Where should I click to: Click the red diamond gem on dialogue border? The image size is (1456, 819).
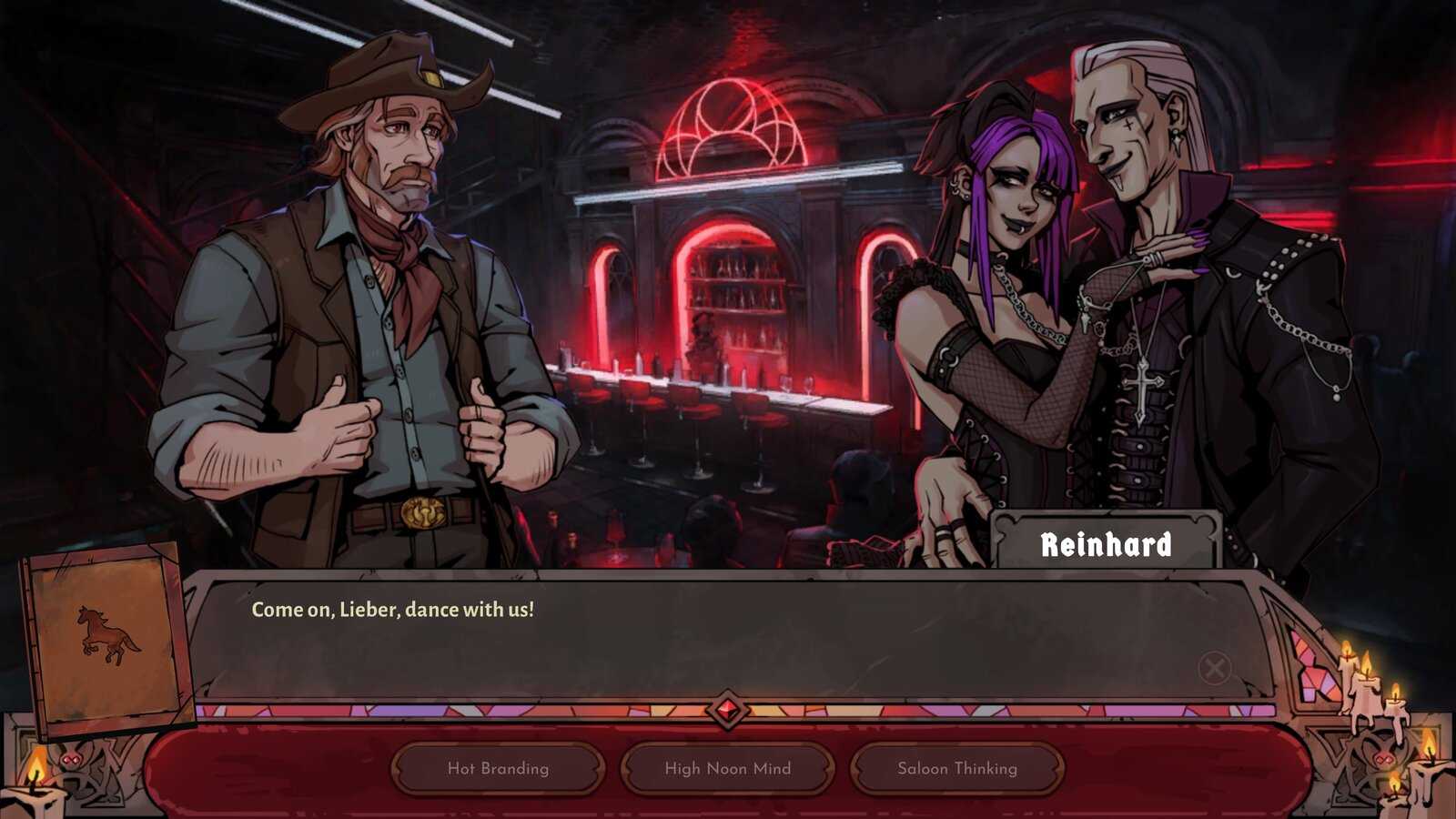tap(727, 710)
